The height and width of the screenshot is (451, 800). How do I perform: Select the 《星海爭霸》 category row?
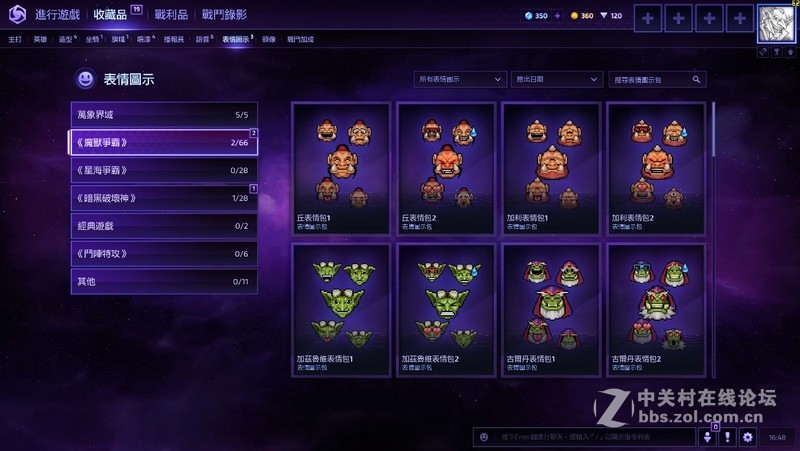pyautogui.click(x=164, y=170)
